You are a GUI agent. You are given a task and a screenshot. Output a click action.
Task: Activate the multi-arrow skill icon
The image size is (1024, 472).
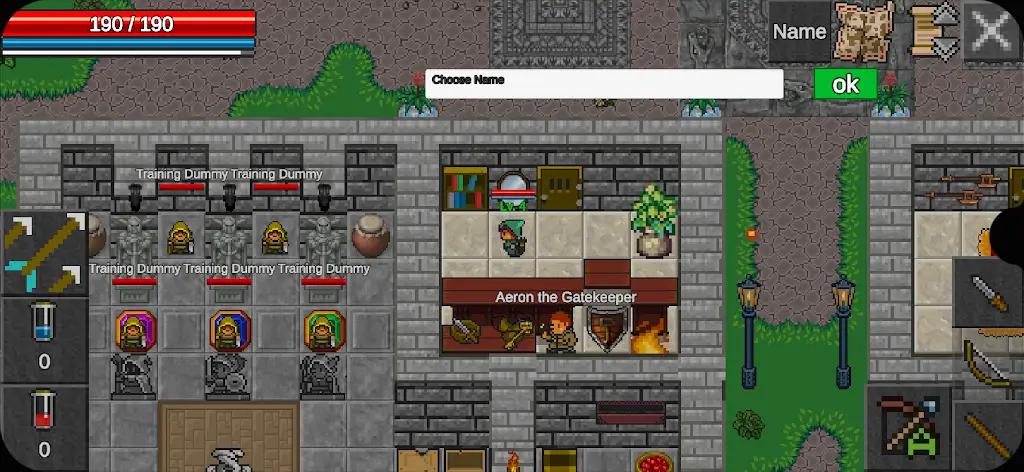tap(44, 253)
